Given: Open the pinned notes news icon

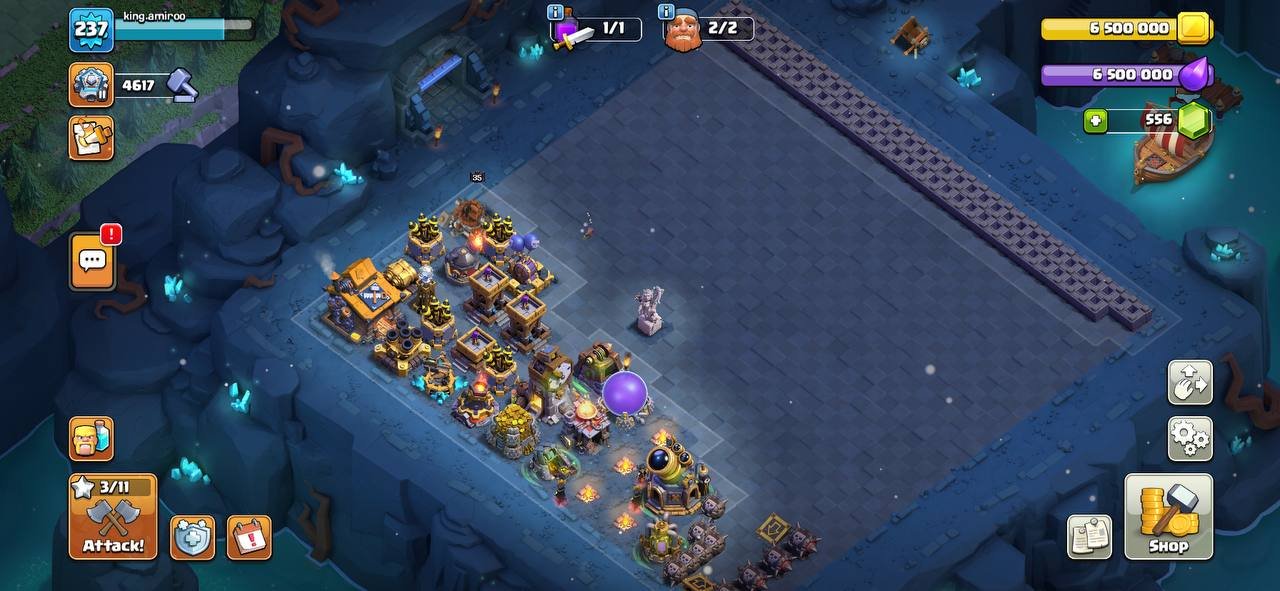Looking at the screenshot, I should (1089, 538).
